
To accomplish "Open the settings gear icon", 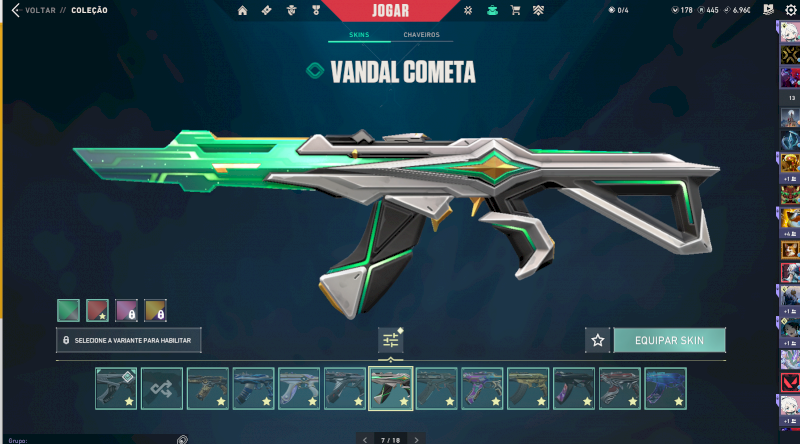I will tap(790, 10).
